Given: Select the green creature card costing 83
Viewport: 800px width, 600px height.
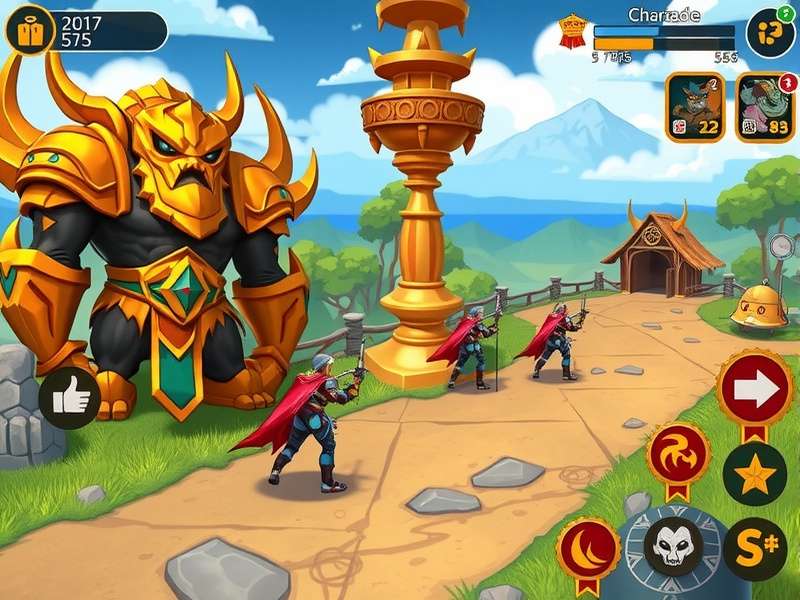Looking at the screenshot, I should coord(765,107).
